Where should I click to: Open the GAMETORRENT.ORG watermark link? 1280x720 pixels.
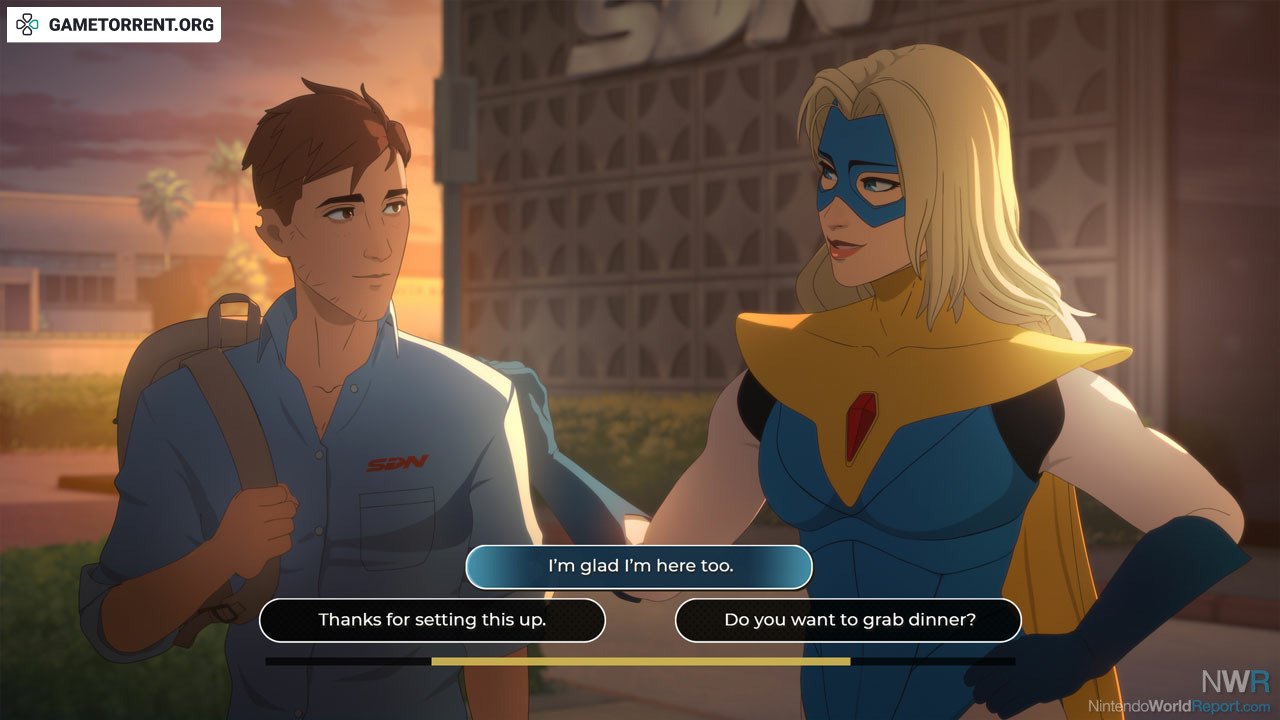pyautogui.click(x=114, y=25)
